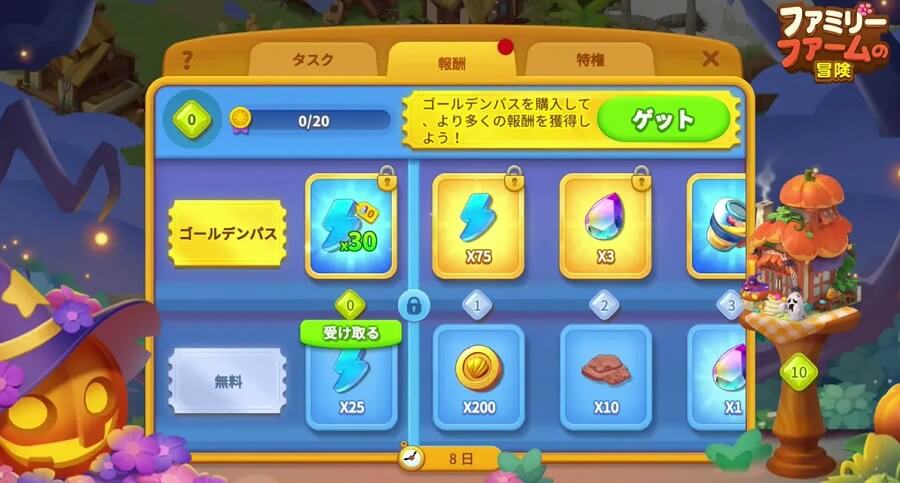Viewport: 900px width, 483px height.
Task: Close the pass window with X
Action: [711, 59]
